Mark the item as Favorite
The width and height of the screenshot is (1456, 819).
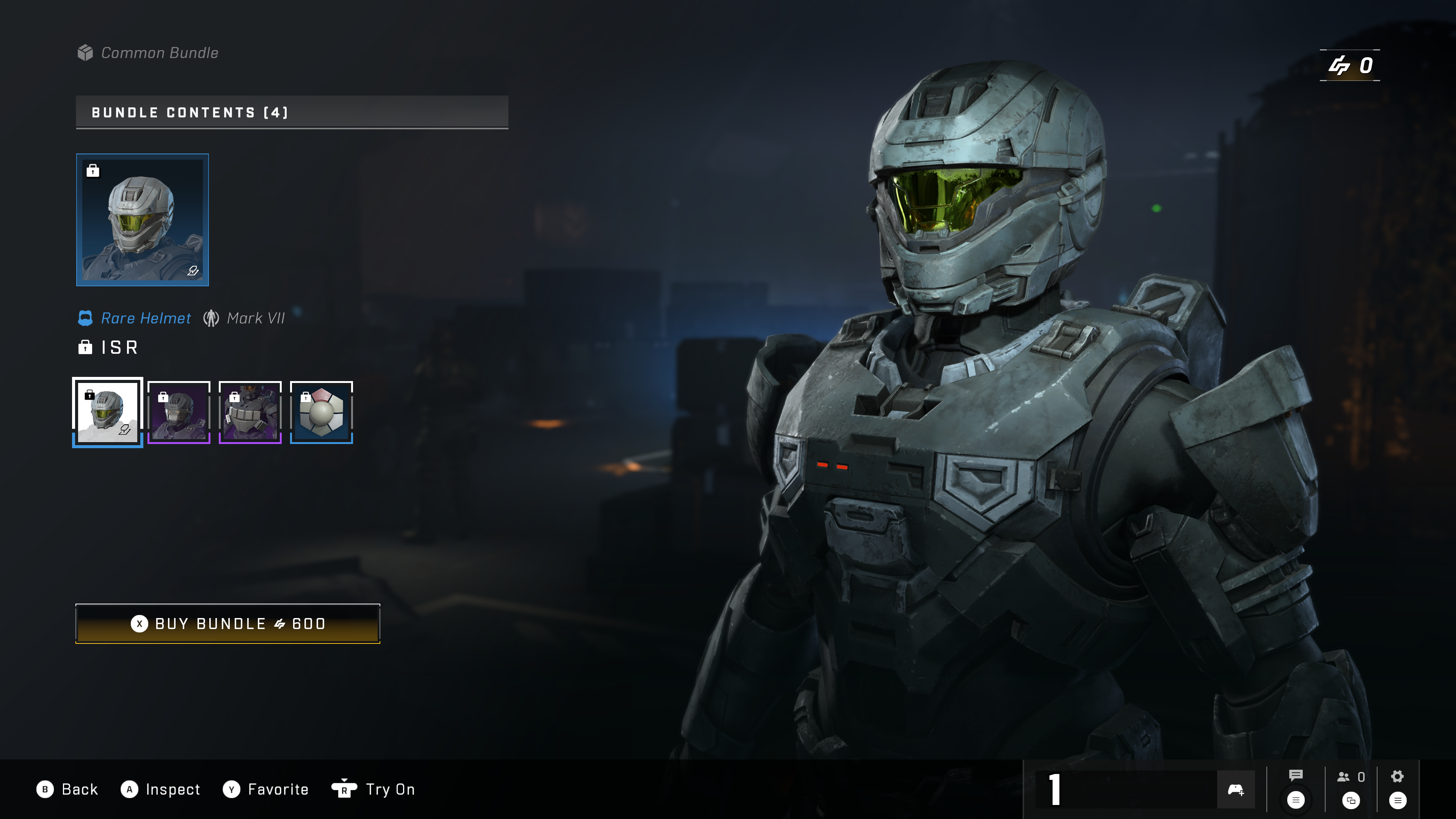tap(266, 789)
